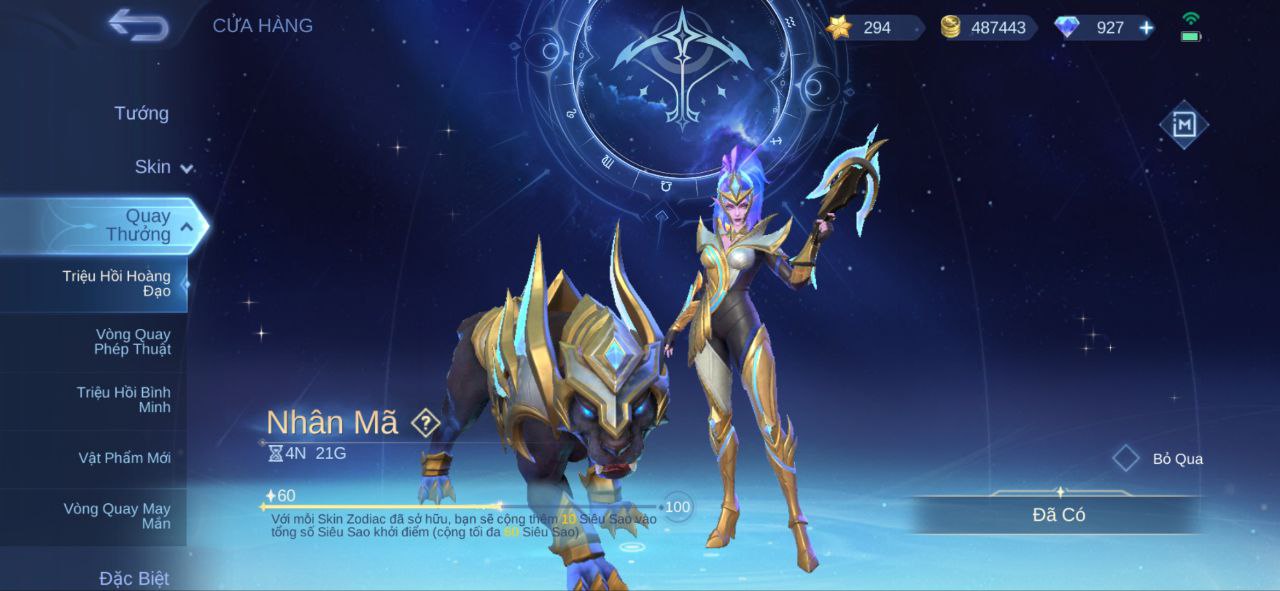This screenshot has height=591, width=1280.
Task: Add diamonds with the plus button
Action: point(1146,28)
